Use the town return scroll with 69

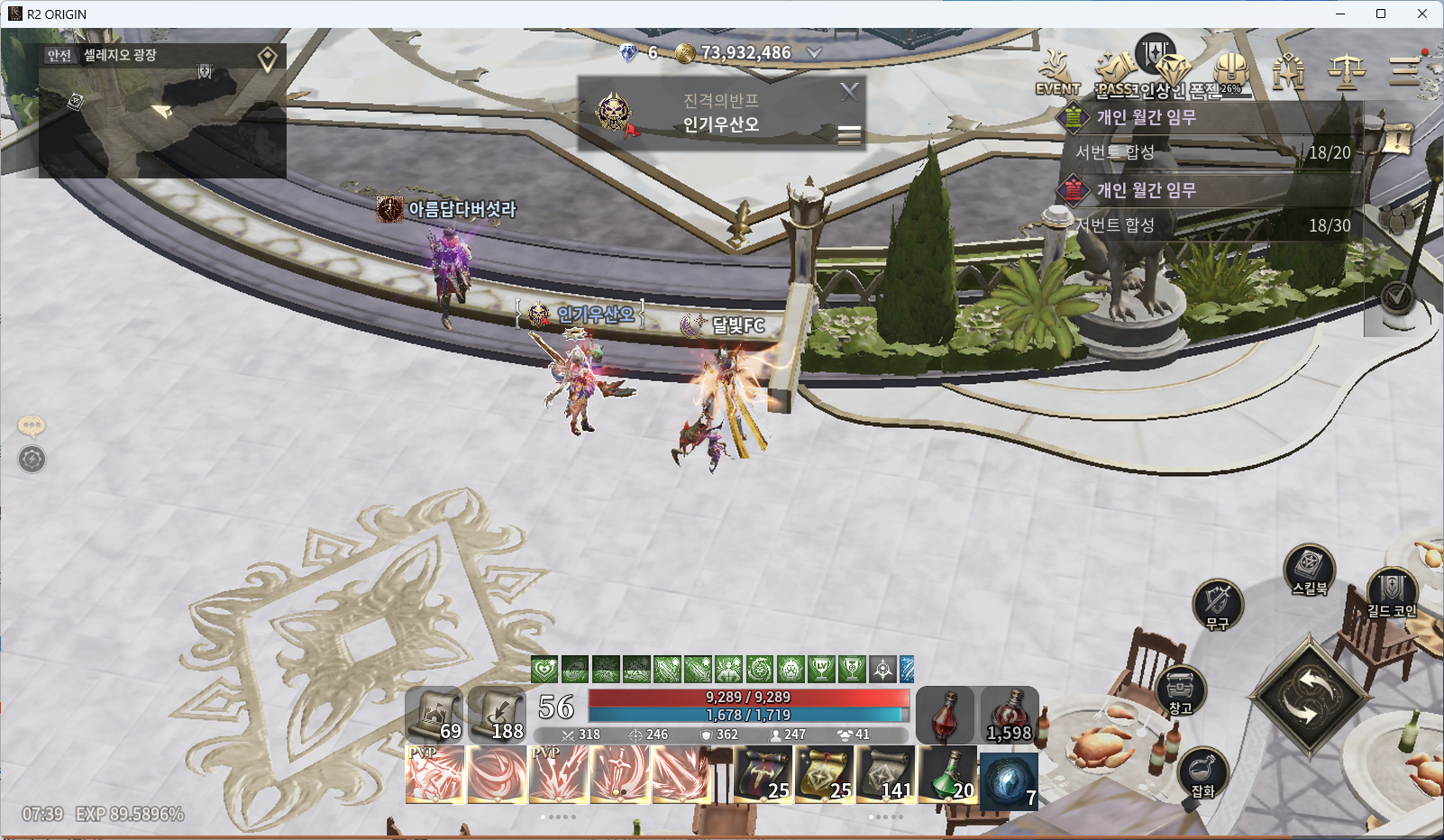[x=434, y=715]
